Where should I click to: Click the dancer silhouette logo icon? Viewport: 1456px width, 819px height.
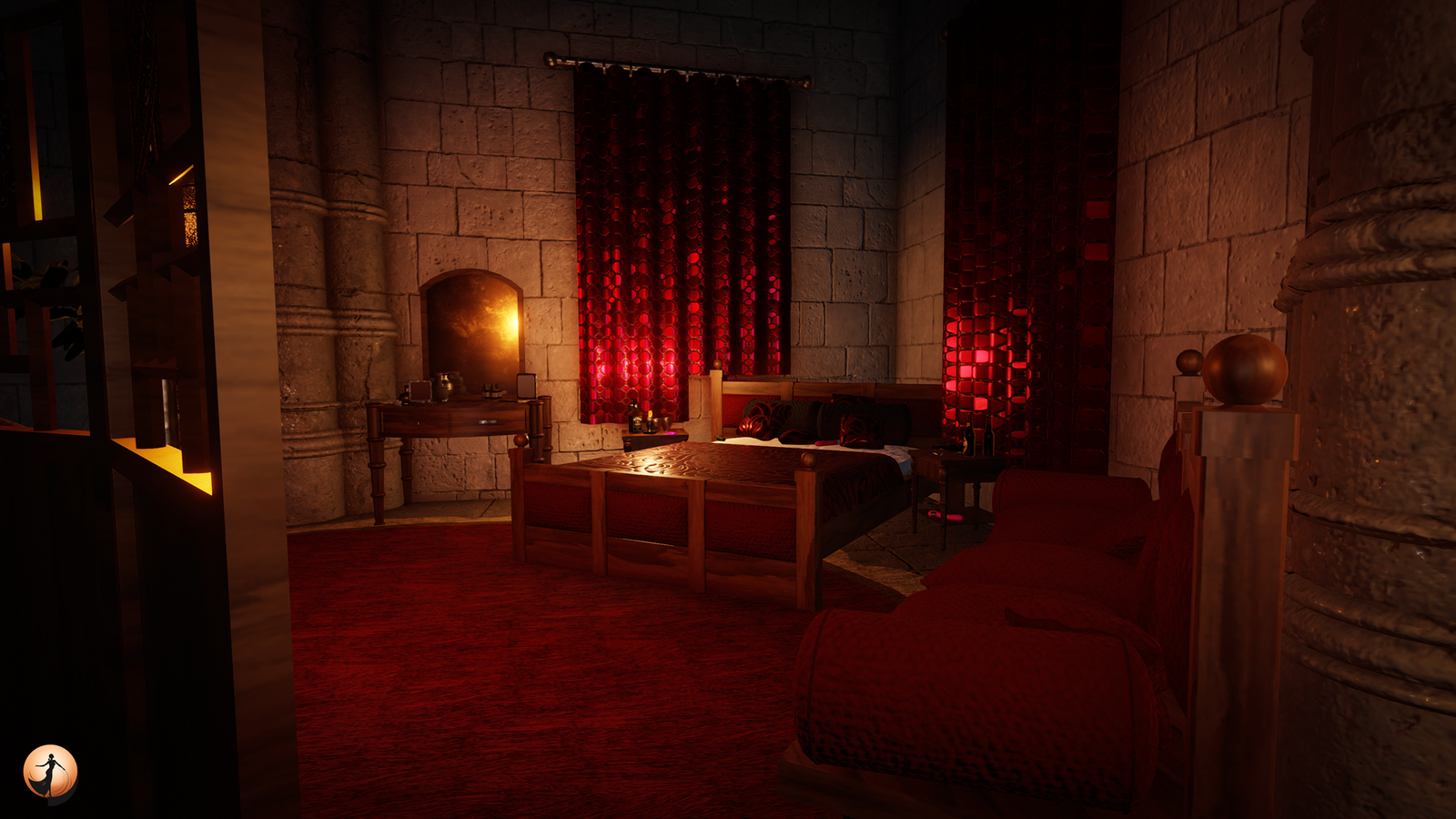50,773
